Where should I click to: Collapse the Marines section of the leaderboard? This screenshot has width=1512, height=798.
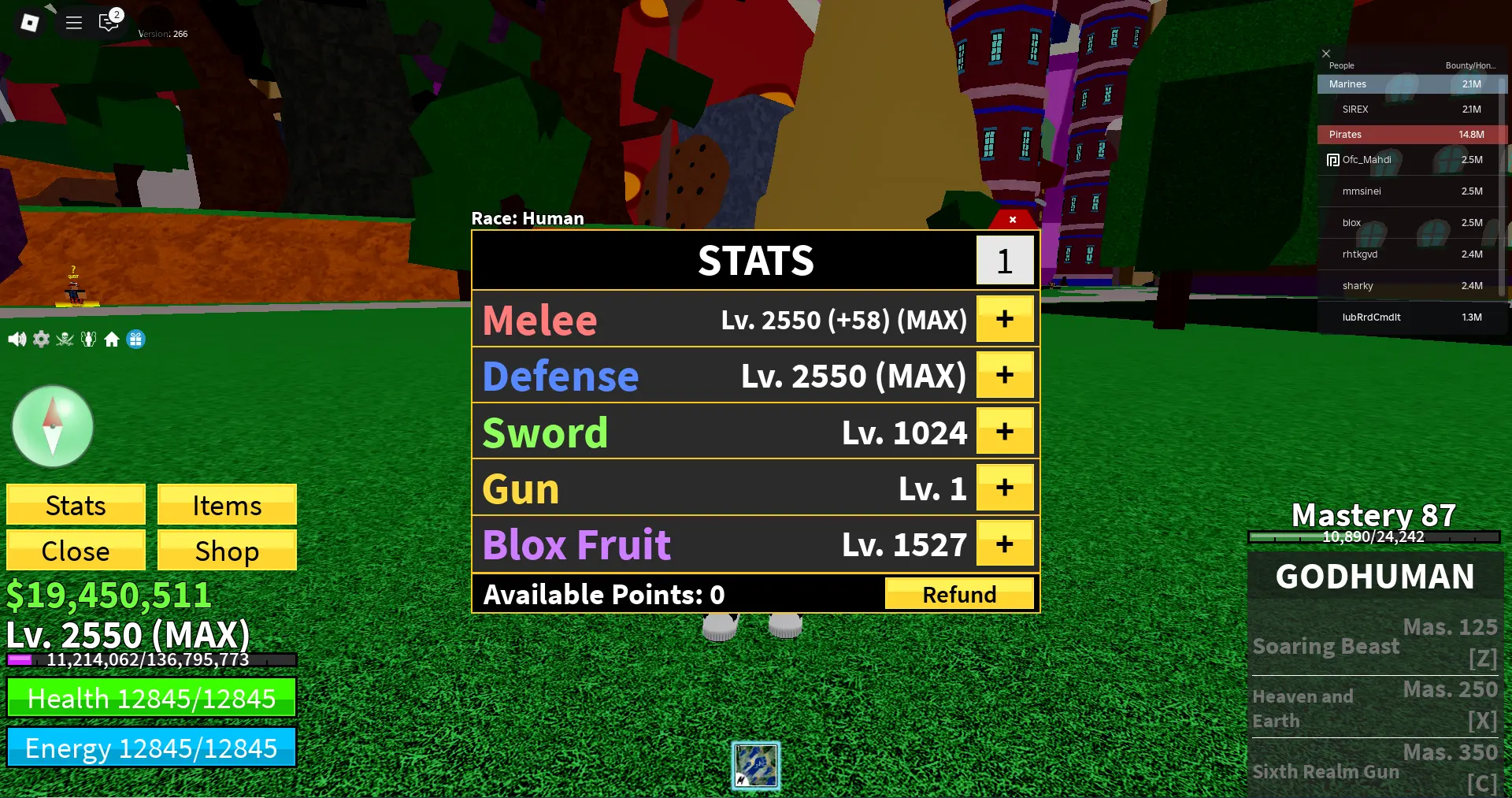tap(1410, 84)
